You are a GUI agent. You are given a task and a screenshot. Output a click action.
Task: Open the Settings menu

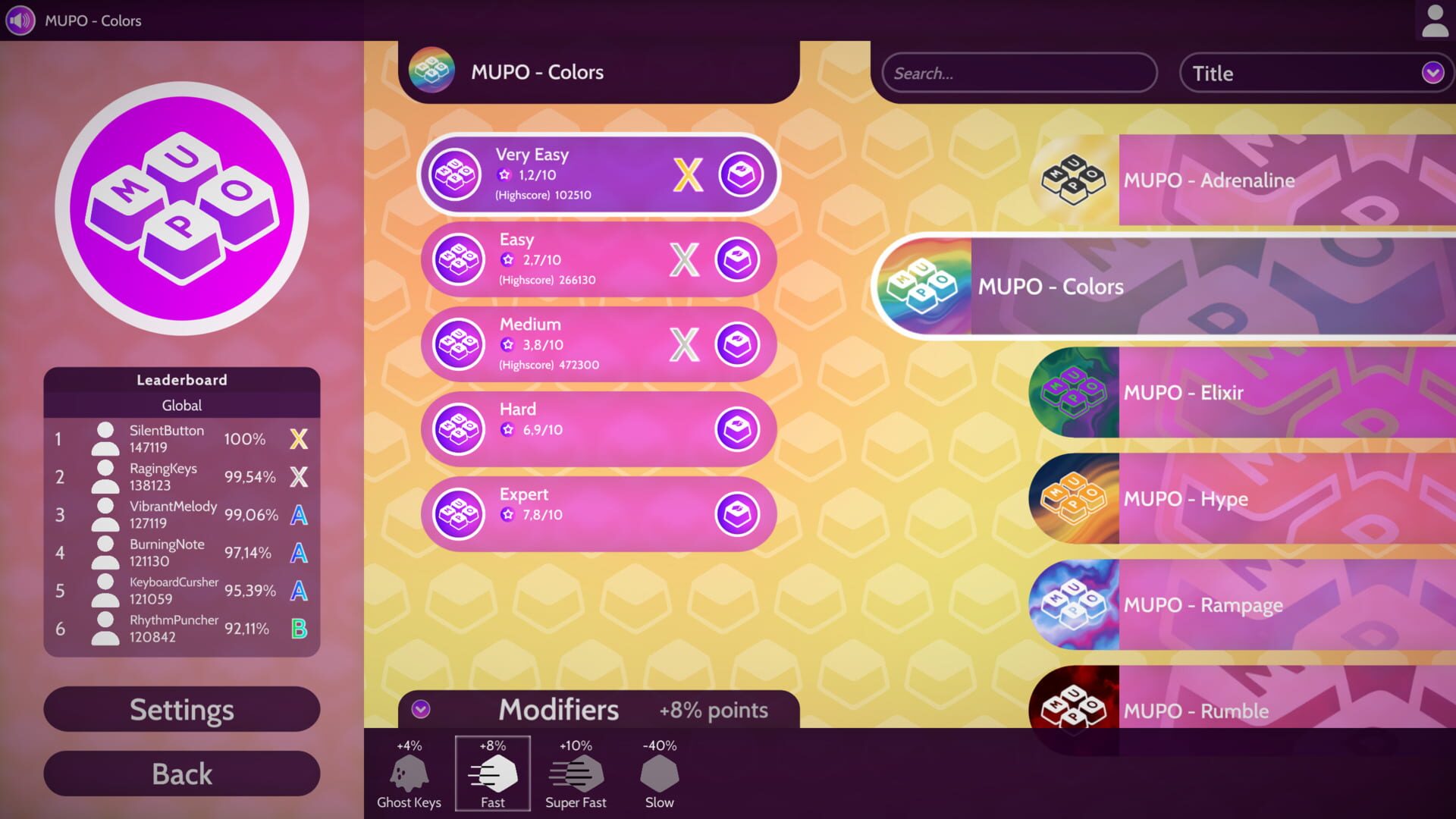click(181, 709)
